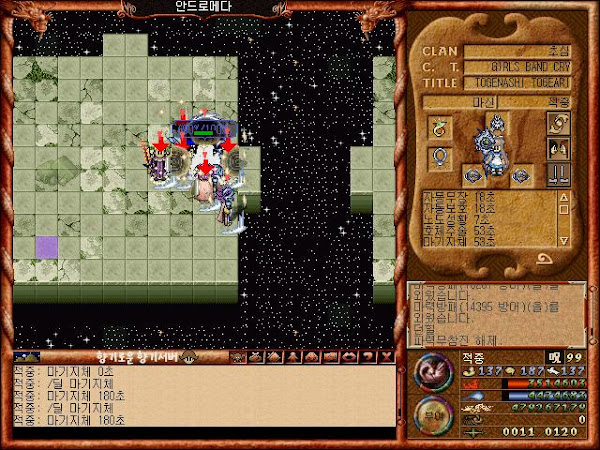Select the ring equipment slot
Viewport: 600px width, 450px height.
438,126
